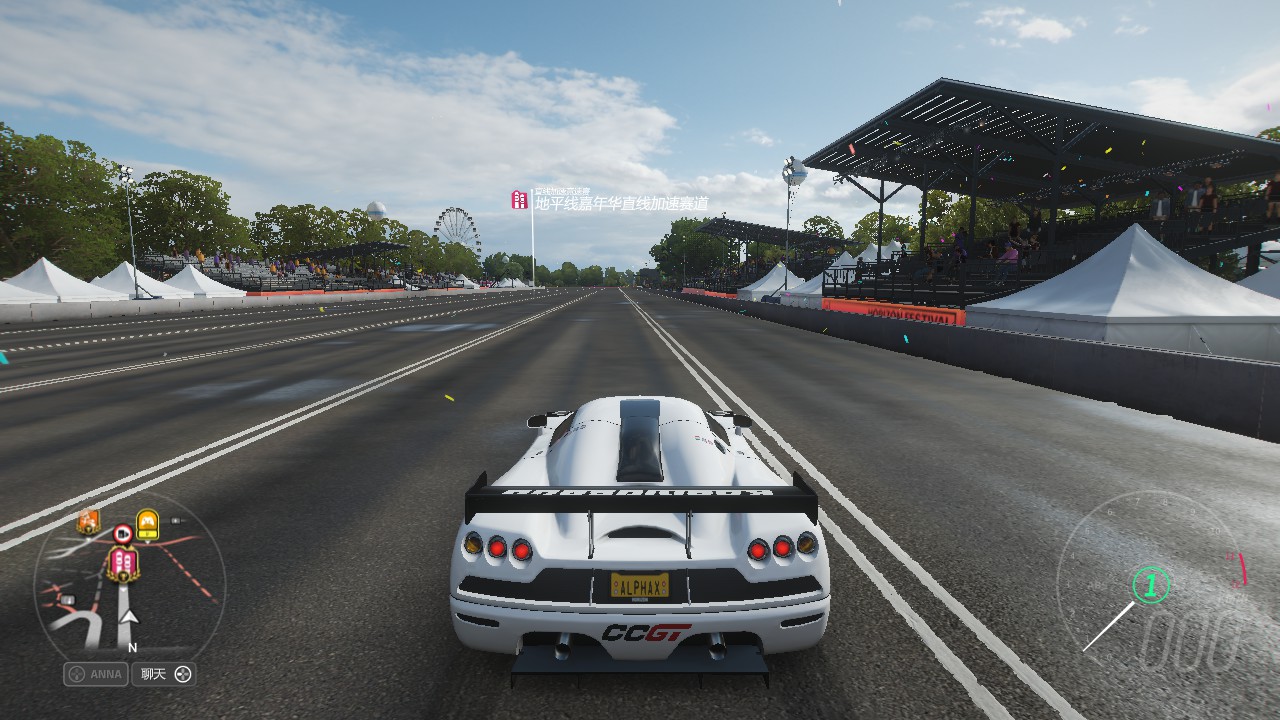Pick the orange event marker on minimap
The height and width of the screenshot is (720, 1280).
pyautogui.click(x=88, y=520)
